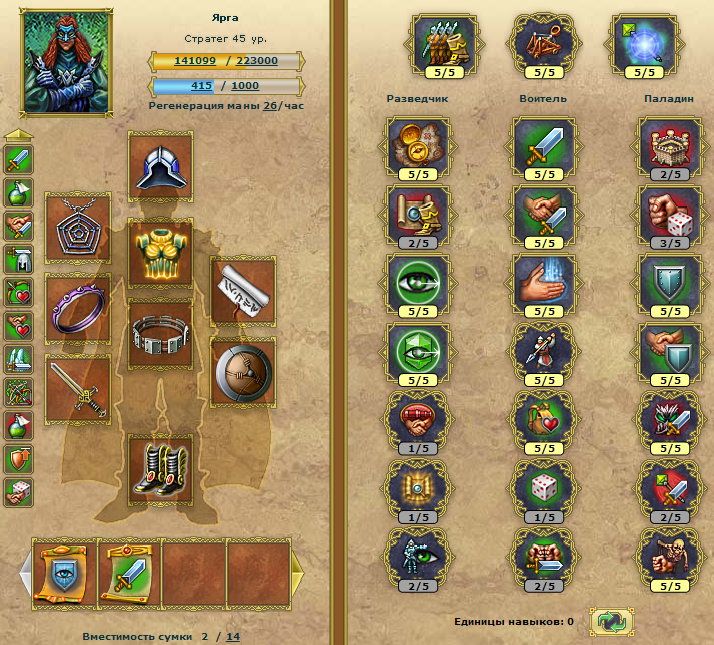This screenshot has height=645, width=714.
Task: Click the fist and dice paladin skill
Action: (669, 213)
